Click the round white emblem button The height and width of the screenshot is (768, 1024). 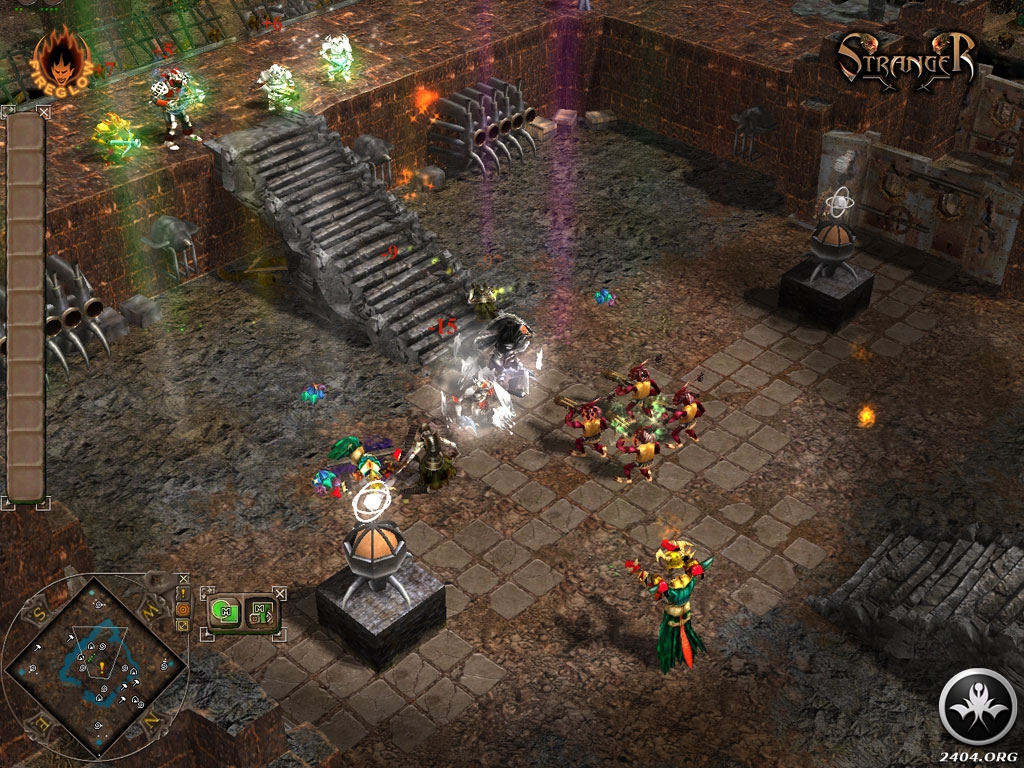980,707
